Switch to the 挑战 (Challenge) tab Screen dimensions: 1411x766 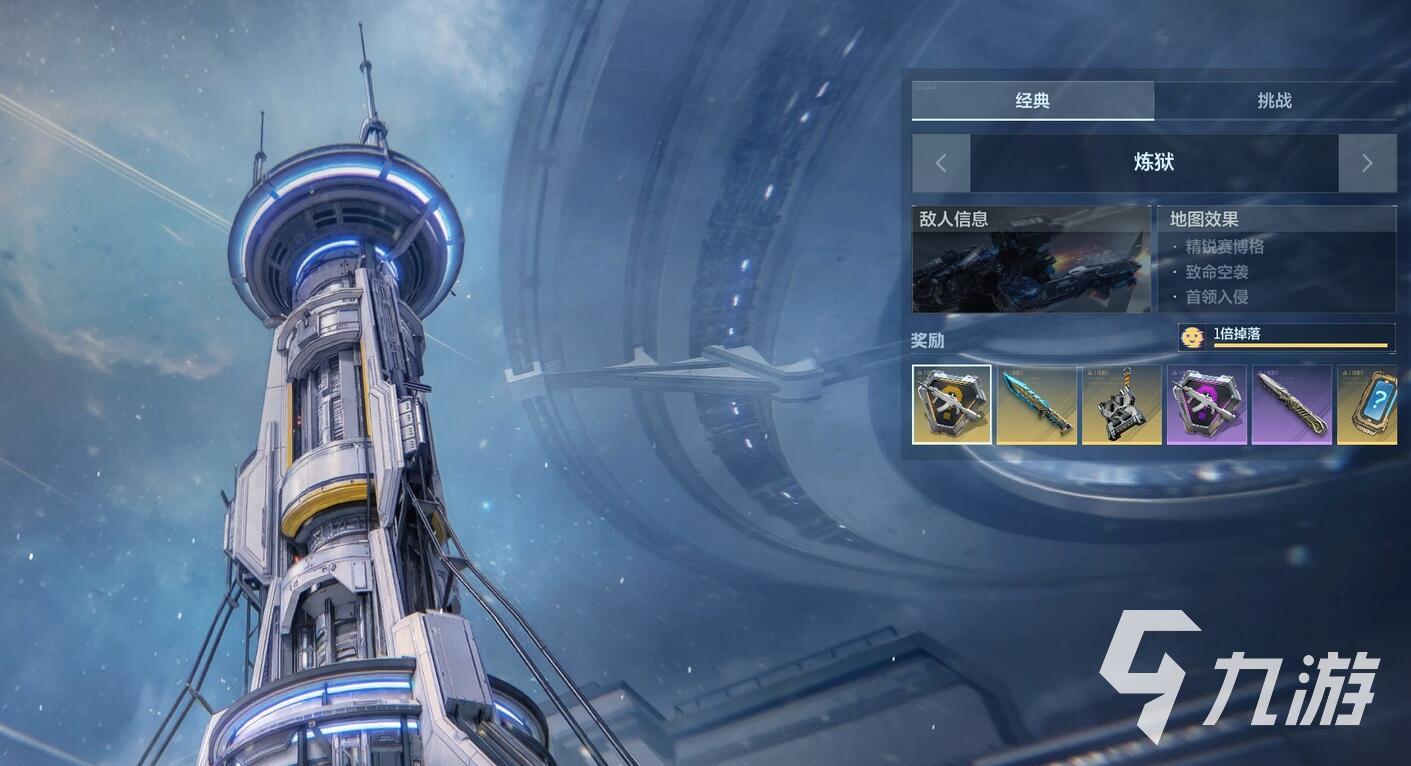(x=1274, y=101)
